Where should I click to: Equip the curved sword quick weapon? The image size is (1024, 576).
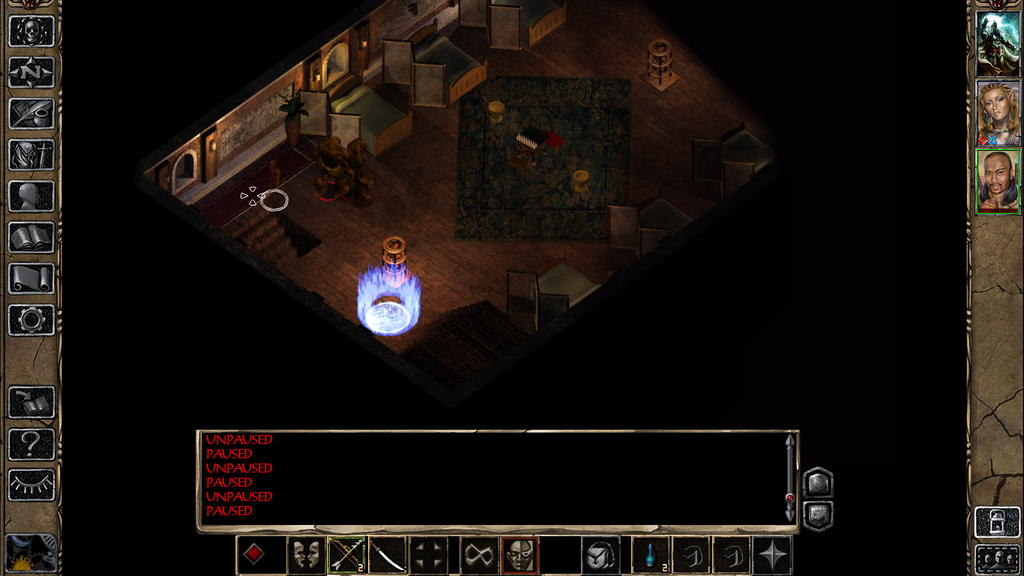[x=387, y=555]
